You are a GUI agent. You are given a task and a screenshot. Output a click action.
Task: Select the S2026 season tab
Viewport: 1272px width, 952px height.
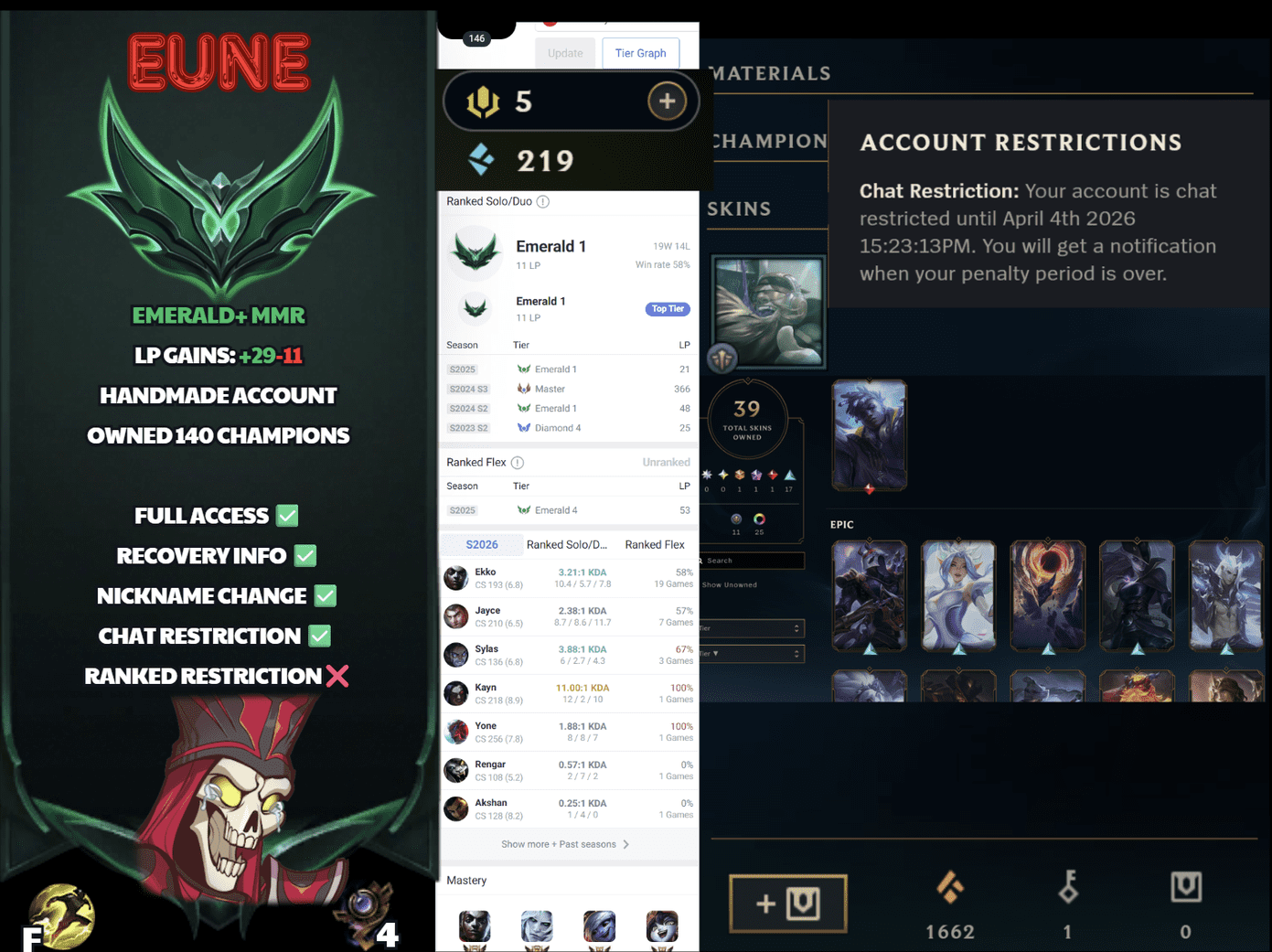tap(482, 544)
